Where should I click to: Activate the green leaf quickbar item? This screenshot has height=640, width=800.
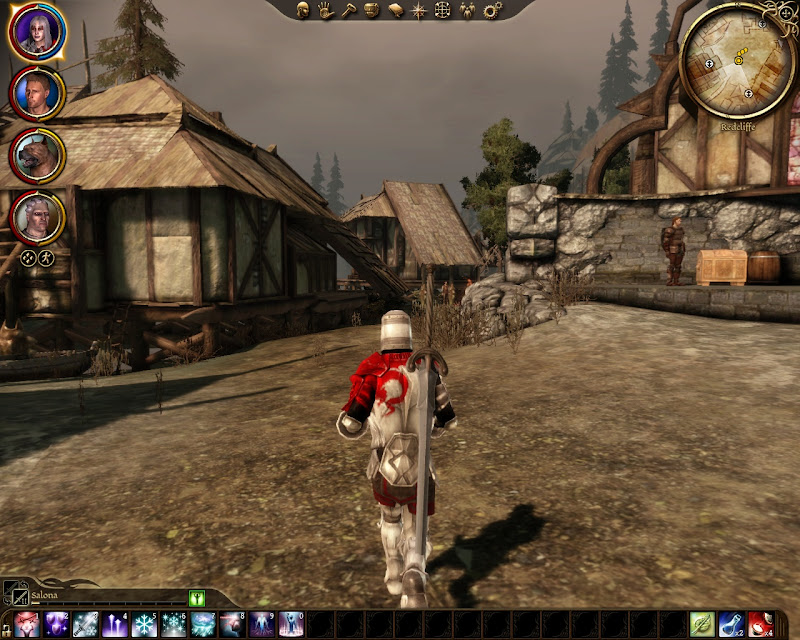(703, 625)
